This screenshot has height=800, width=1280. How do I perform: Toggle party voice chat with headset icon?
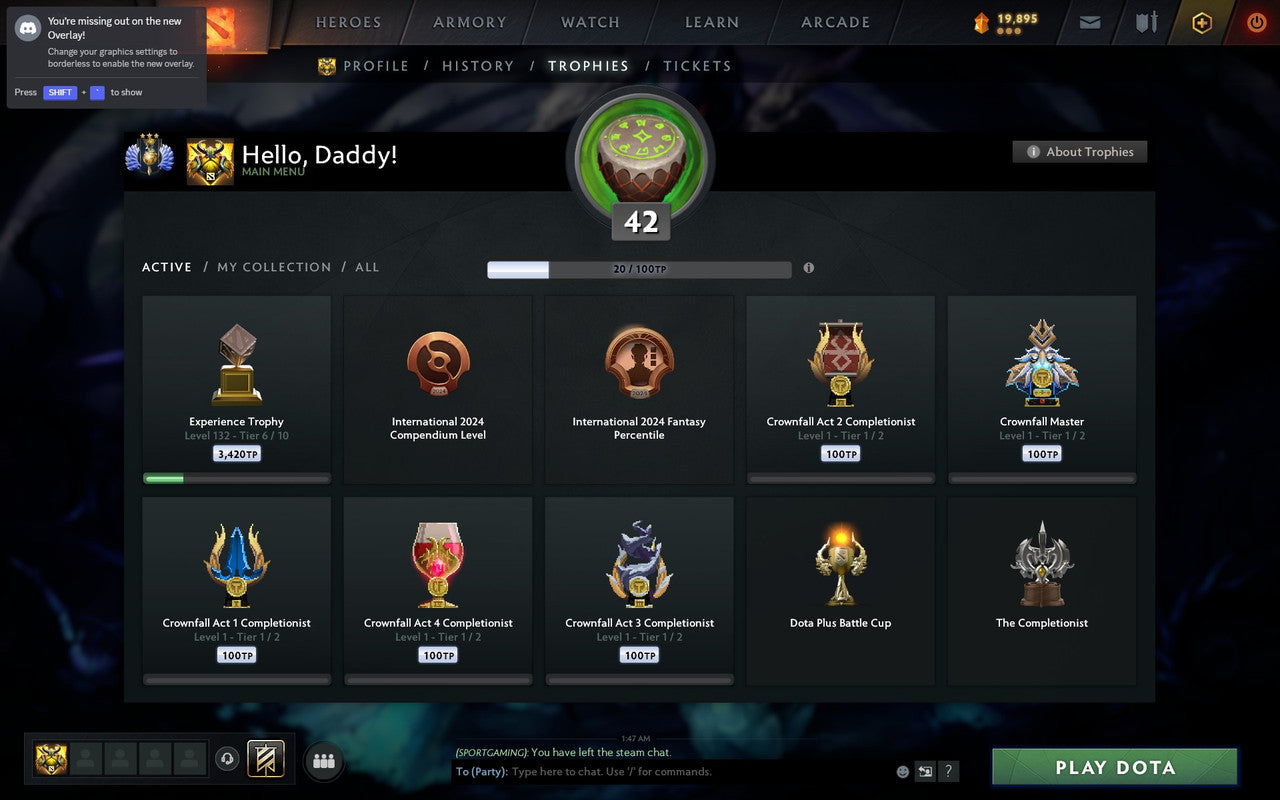229,759
